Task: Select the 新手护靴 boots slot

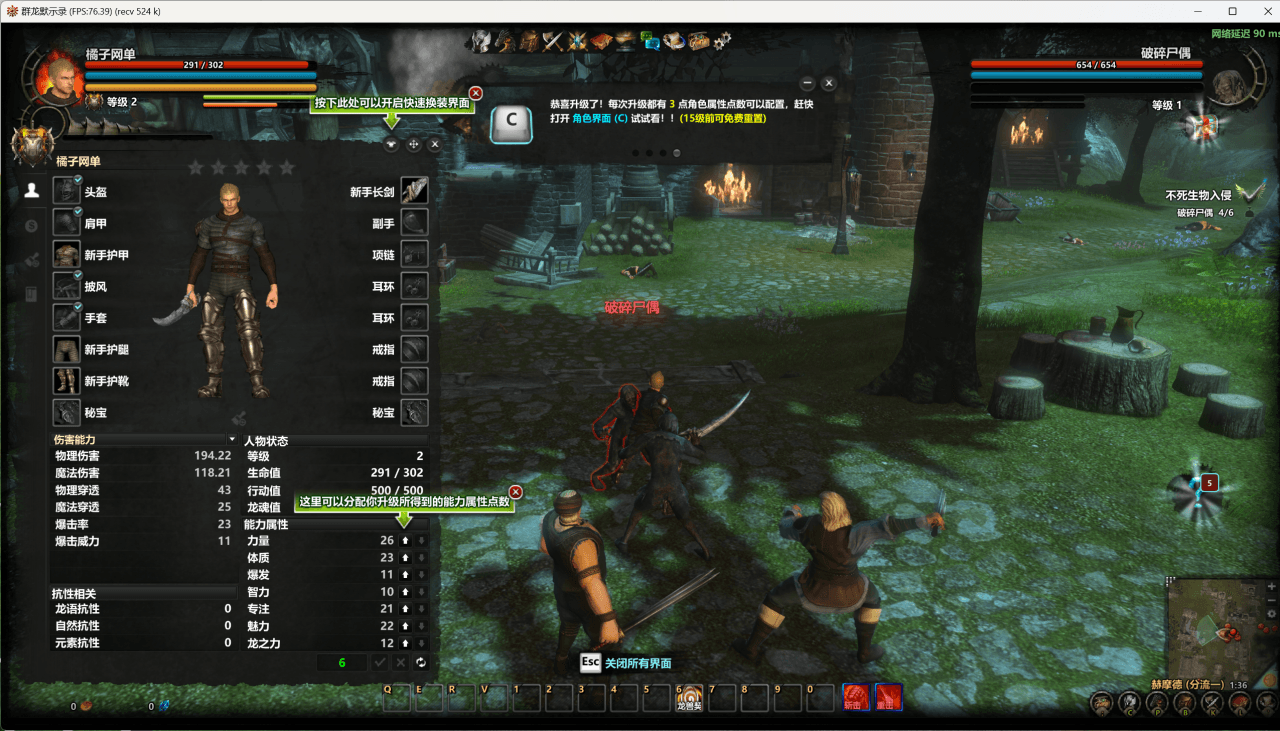Action: tap(67, 381)
